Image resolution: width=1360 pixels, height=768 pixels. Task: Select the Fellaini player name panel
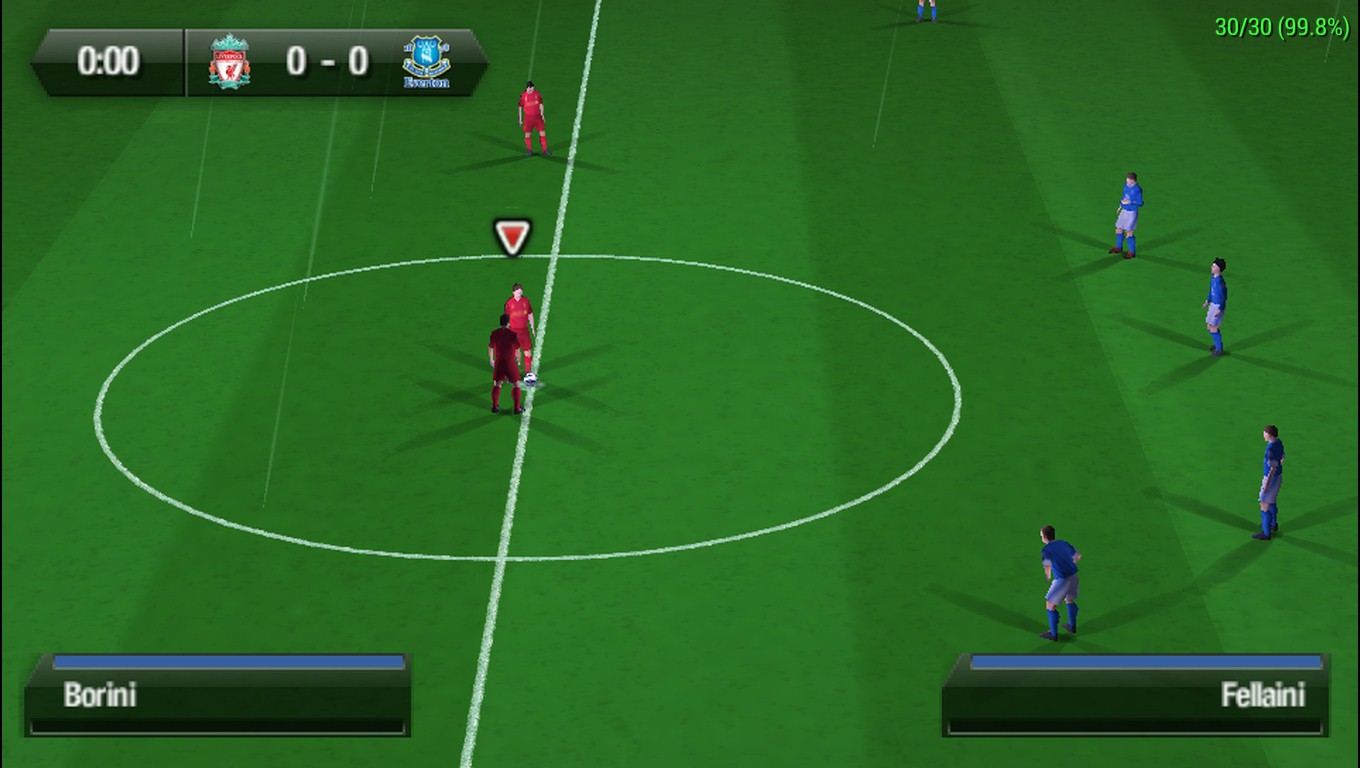tap(1136, 696)
